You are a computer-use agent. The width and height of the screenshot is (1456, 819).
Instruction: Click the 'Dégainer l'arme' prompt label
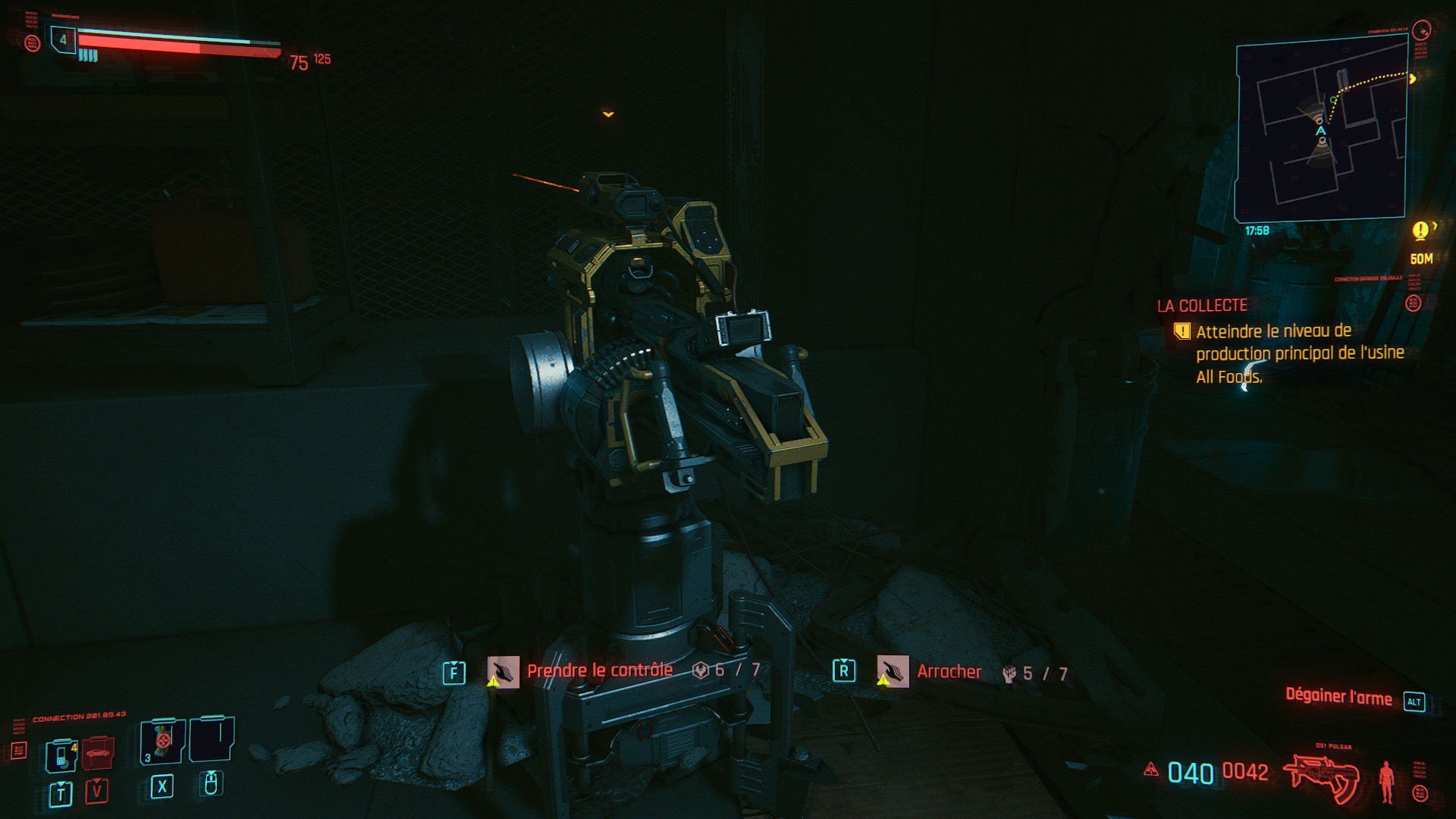[x=1338, y=697]
